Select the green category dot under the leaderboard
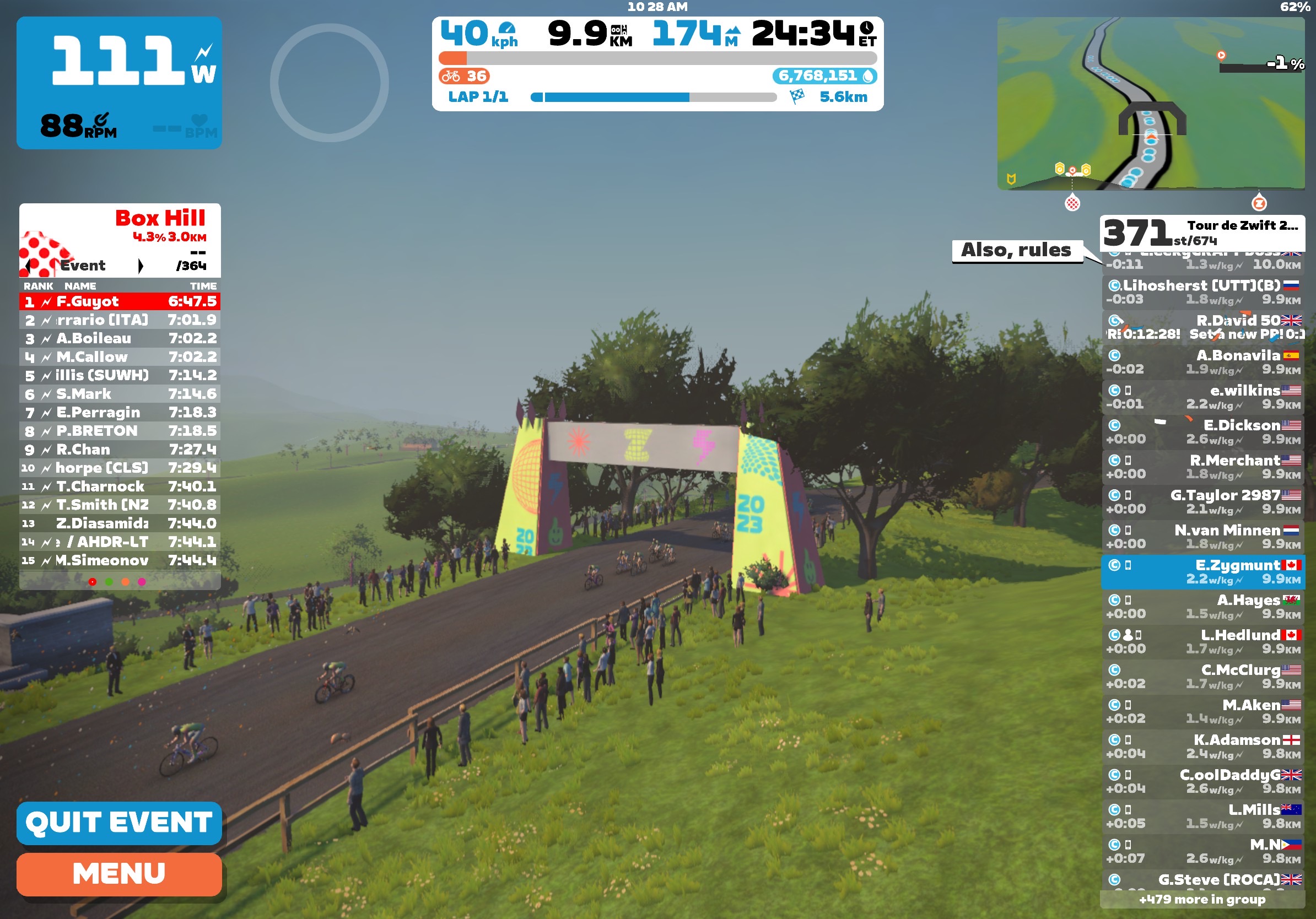The height and width of the screenshot is (919, 1316). (109, 581)
